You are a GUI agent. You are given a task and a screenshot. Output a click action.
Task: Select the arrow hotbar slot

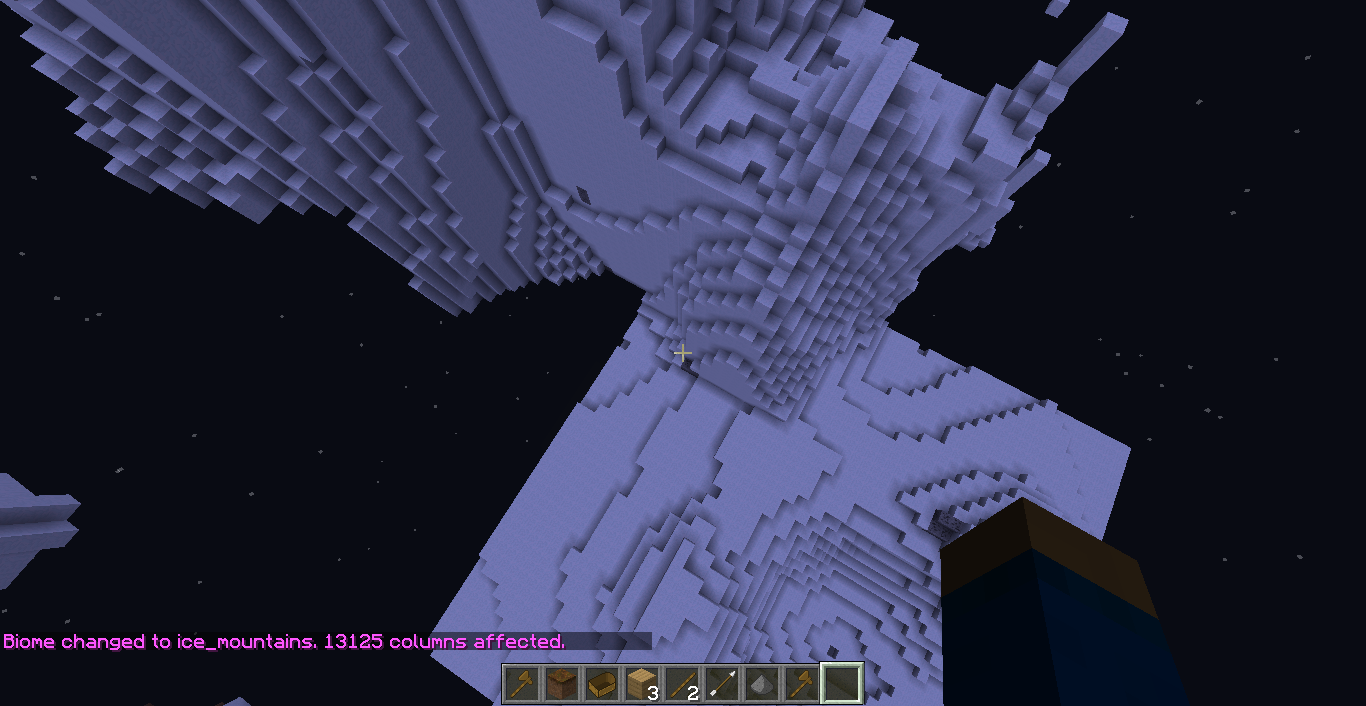point(721,684)
